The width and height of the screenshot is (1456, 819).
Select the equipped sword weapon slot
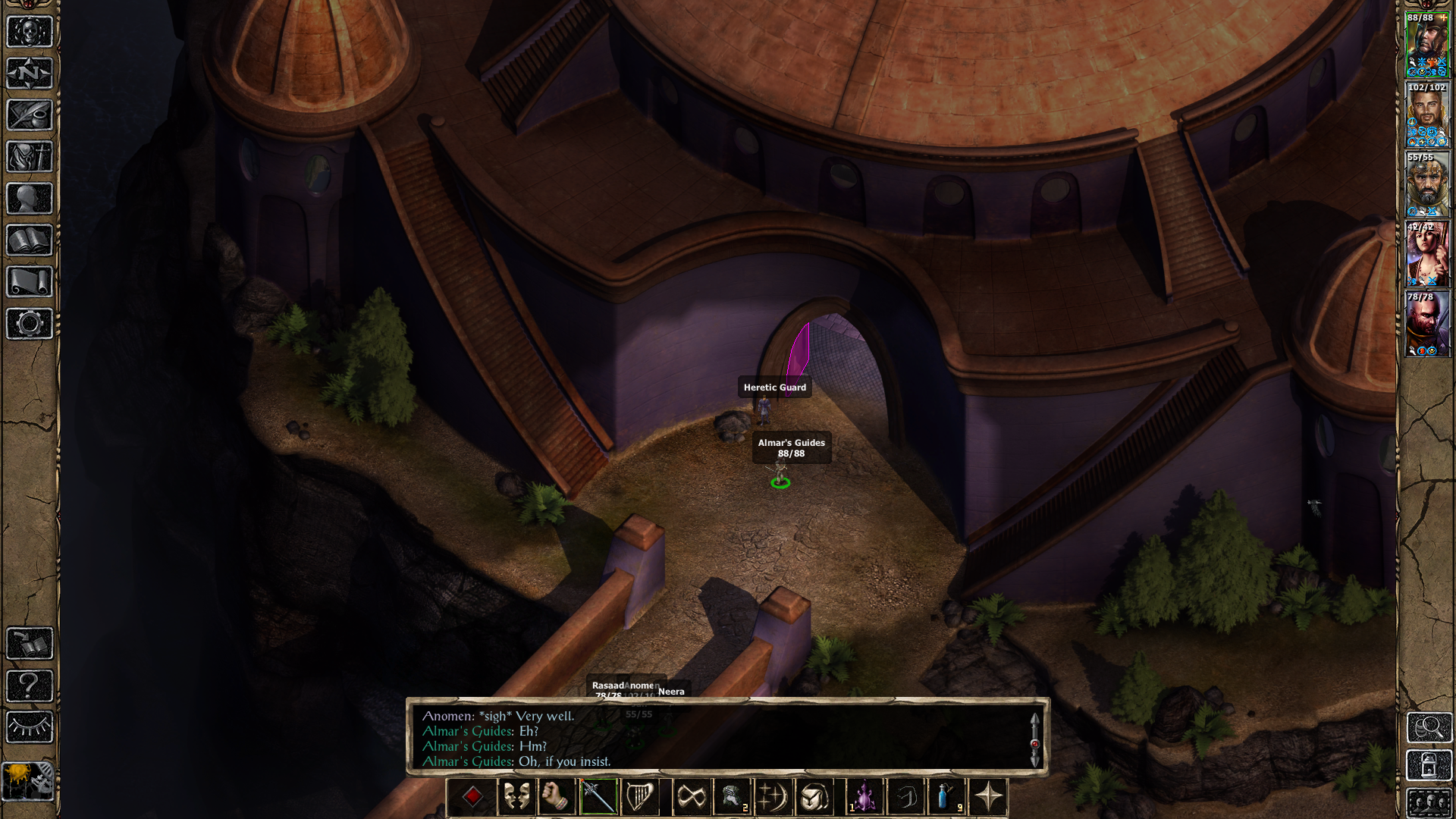pyautogui.click(x=598, y=797)
